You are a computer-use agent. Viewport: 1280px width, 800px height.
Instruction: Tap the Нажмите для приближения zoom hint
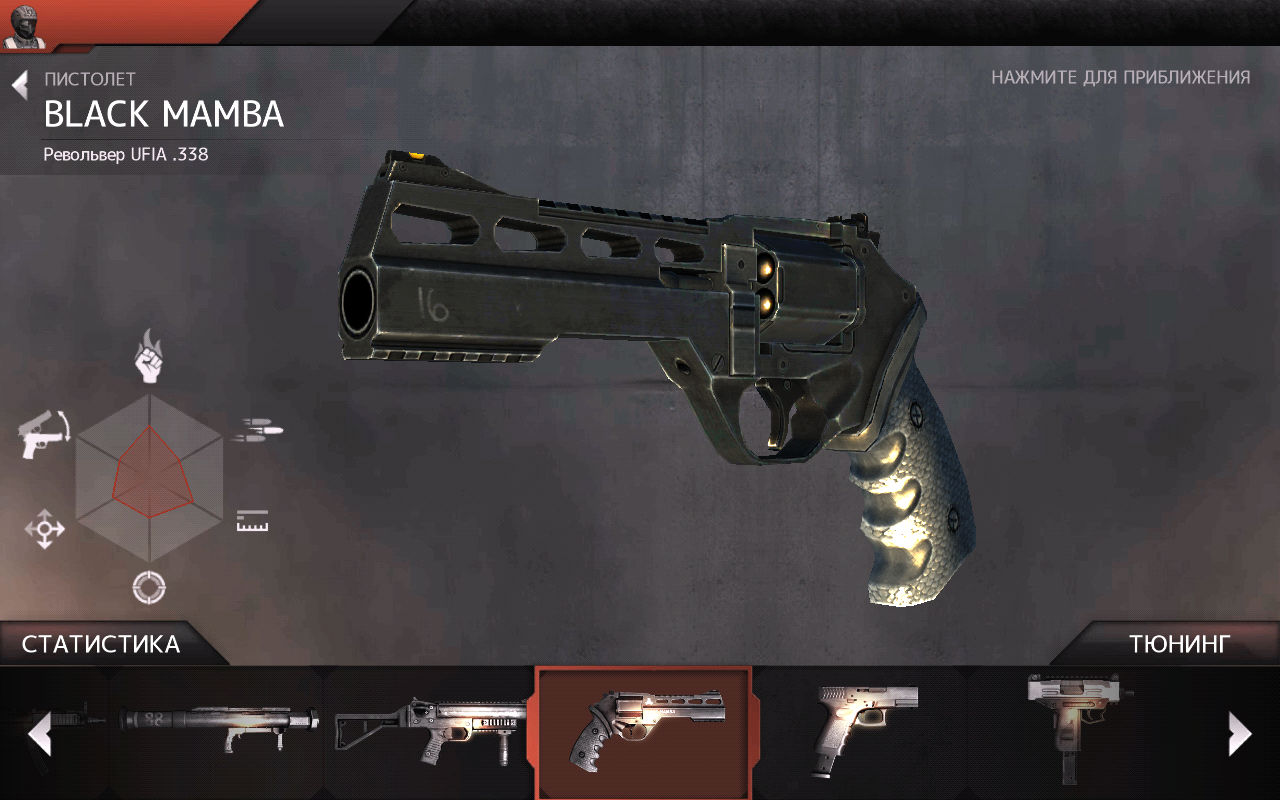[1120, 78]
